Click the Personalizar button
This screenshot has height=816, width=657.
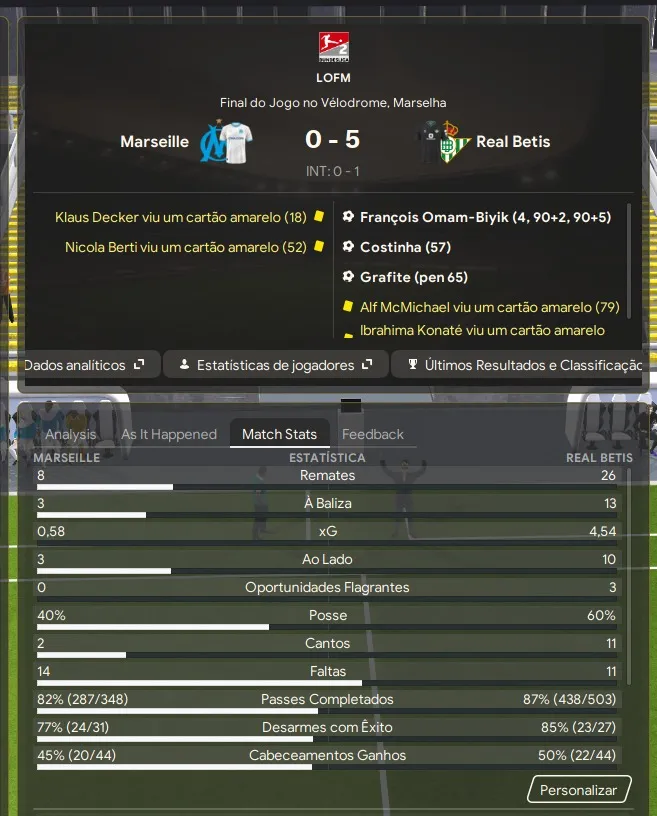coord(579,790)
